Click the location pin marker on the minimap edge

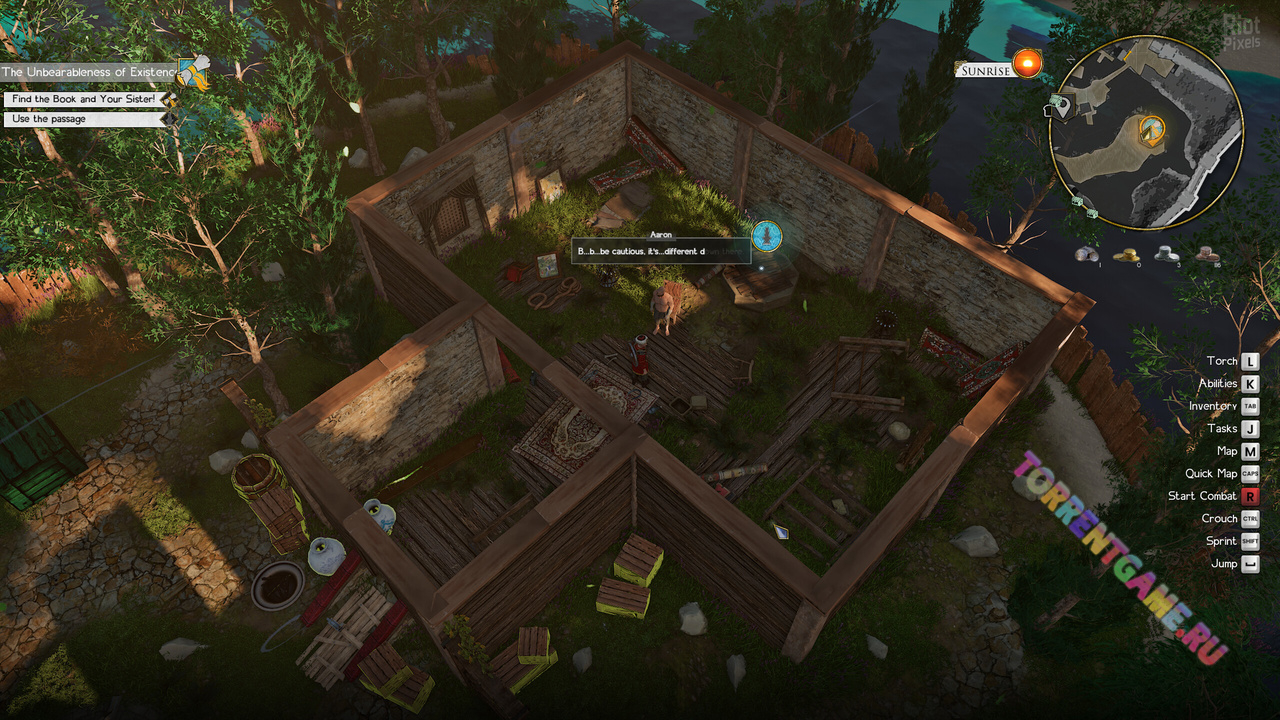pyautogui.click(x=1057, y=105)
